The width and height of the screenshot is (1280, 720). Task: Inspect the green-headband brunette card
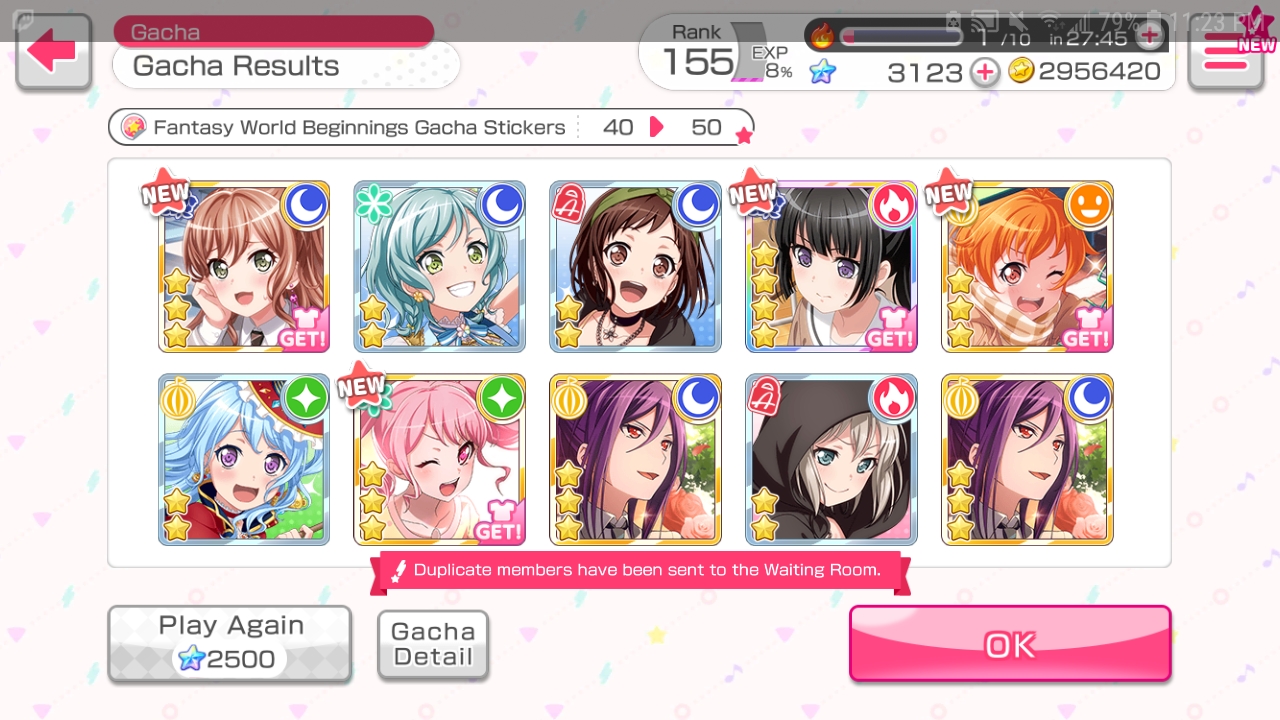click(x=636, y=267)
